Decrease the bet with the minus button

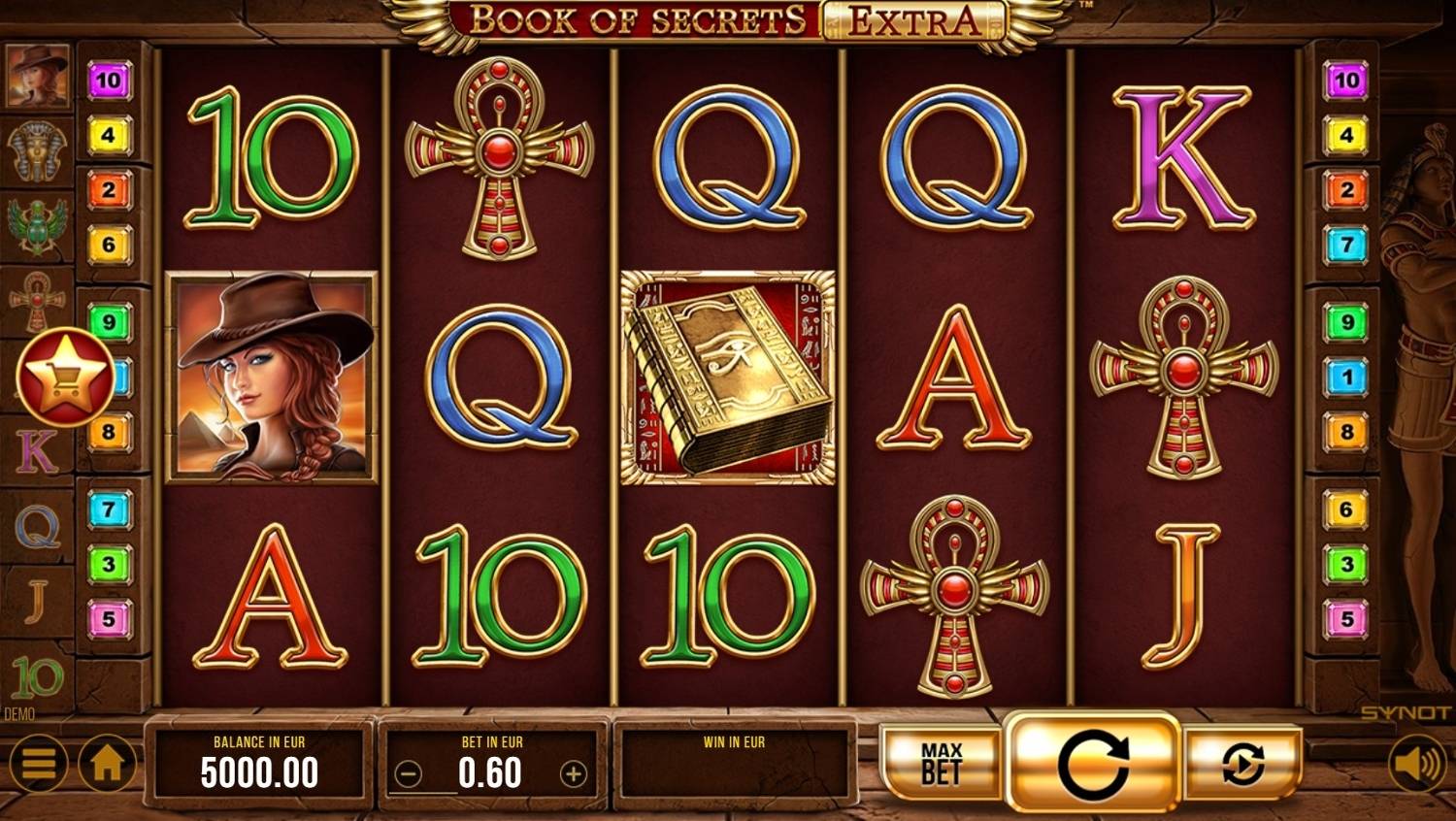coord(408,775)
